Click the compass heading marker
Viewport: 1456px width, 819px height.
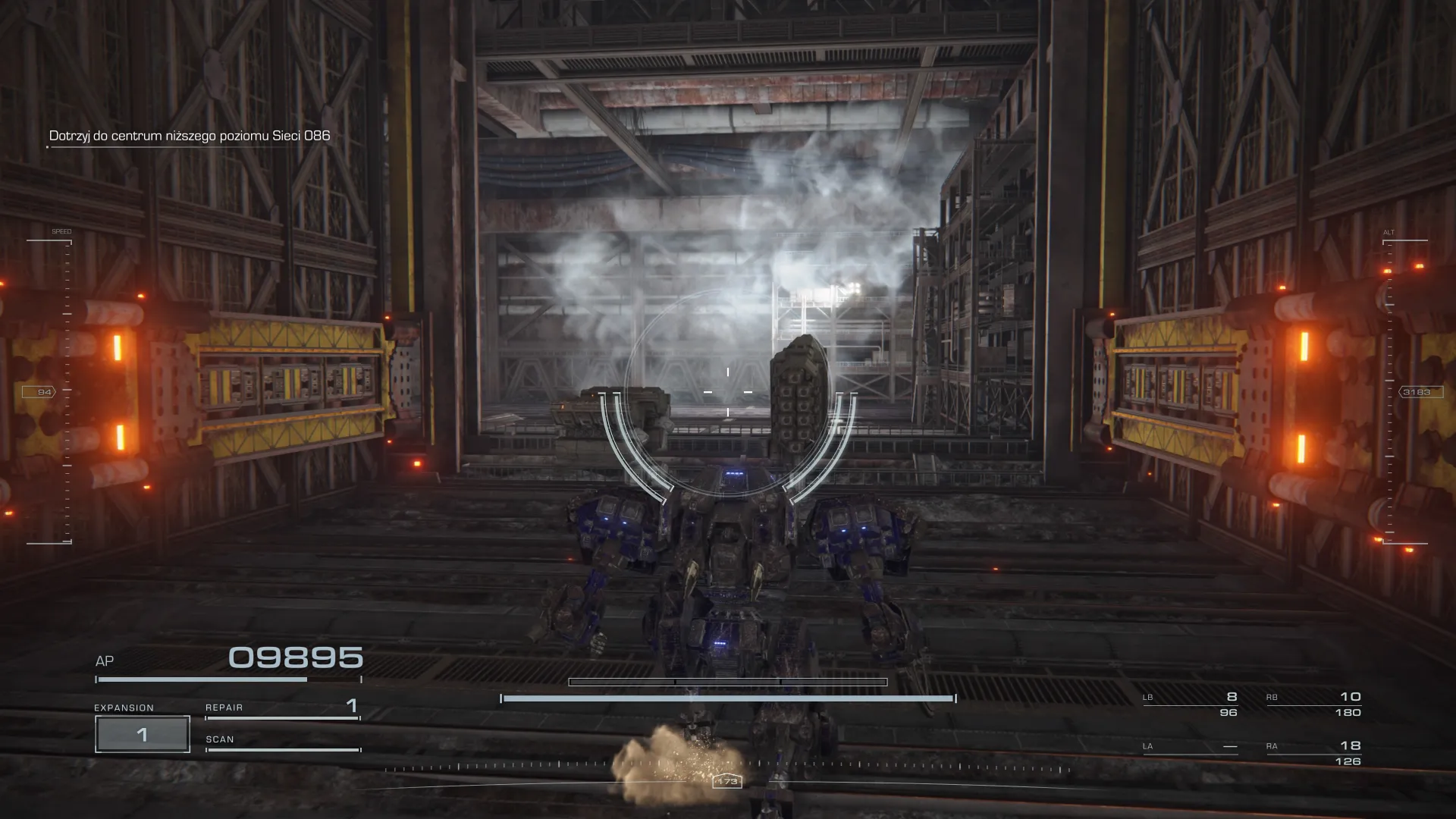point(726,781)
